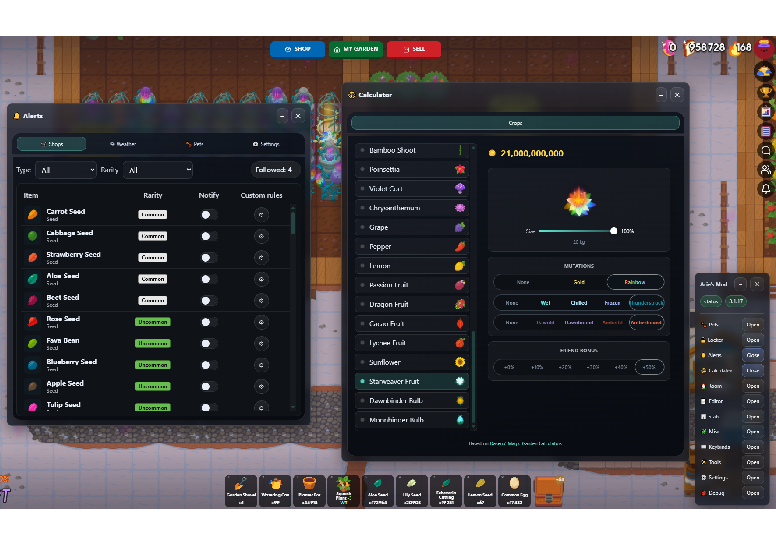Close the Calculator window
776x544 pixels.
click(x=677, y=95)
